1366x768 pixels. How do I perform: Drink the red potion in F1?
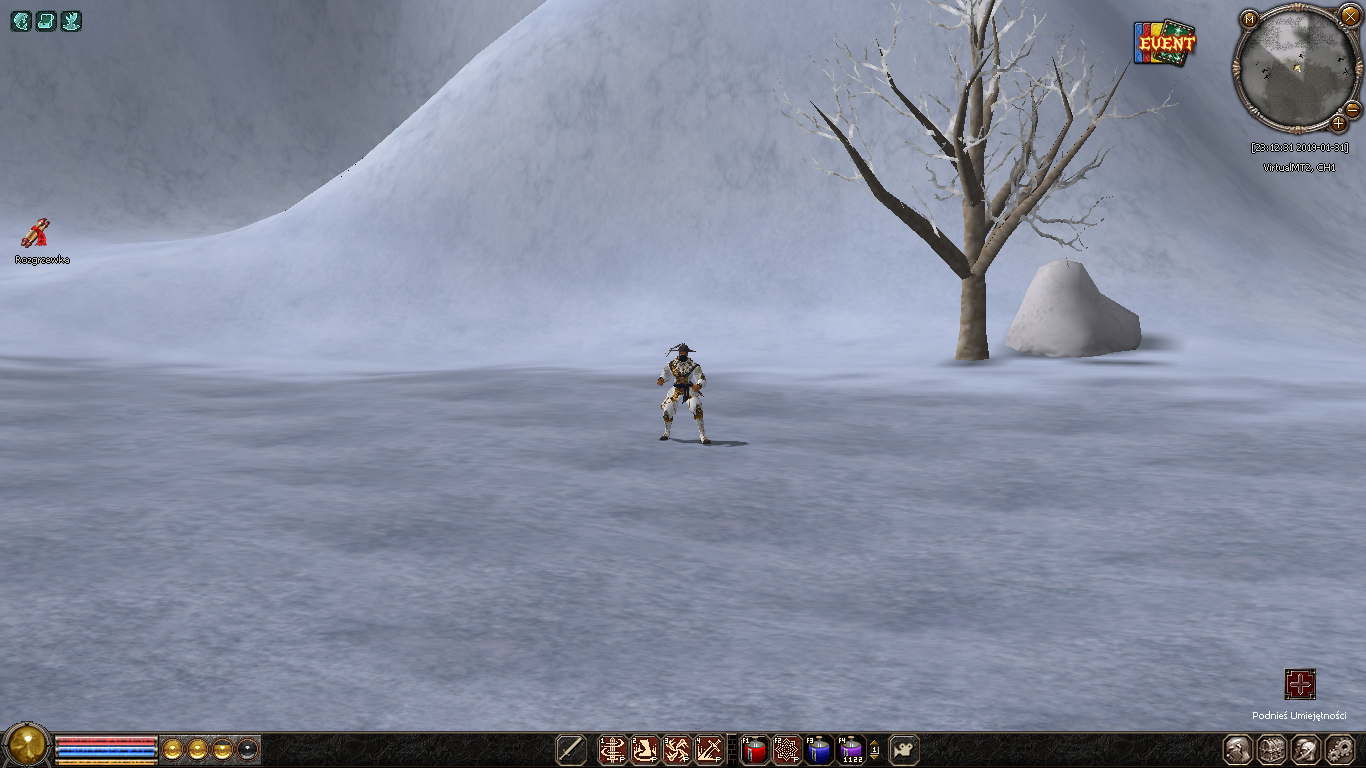click(755, 750)
